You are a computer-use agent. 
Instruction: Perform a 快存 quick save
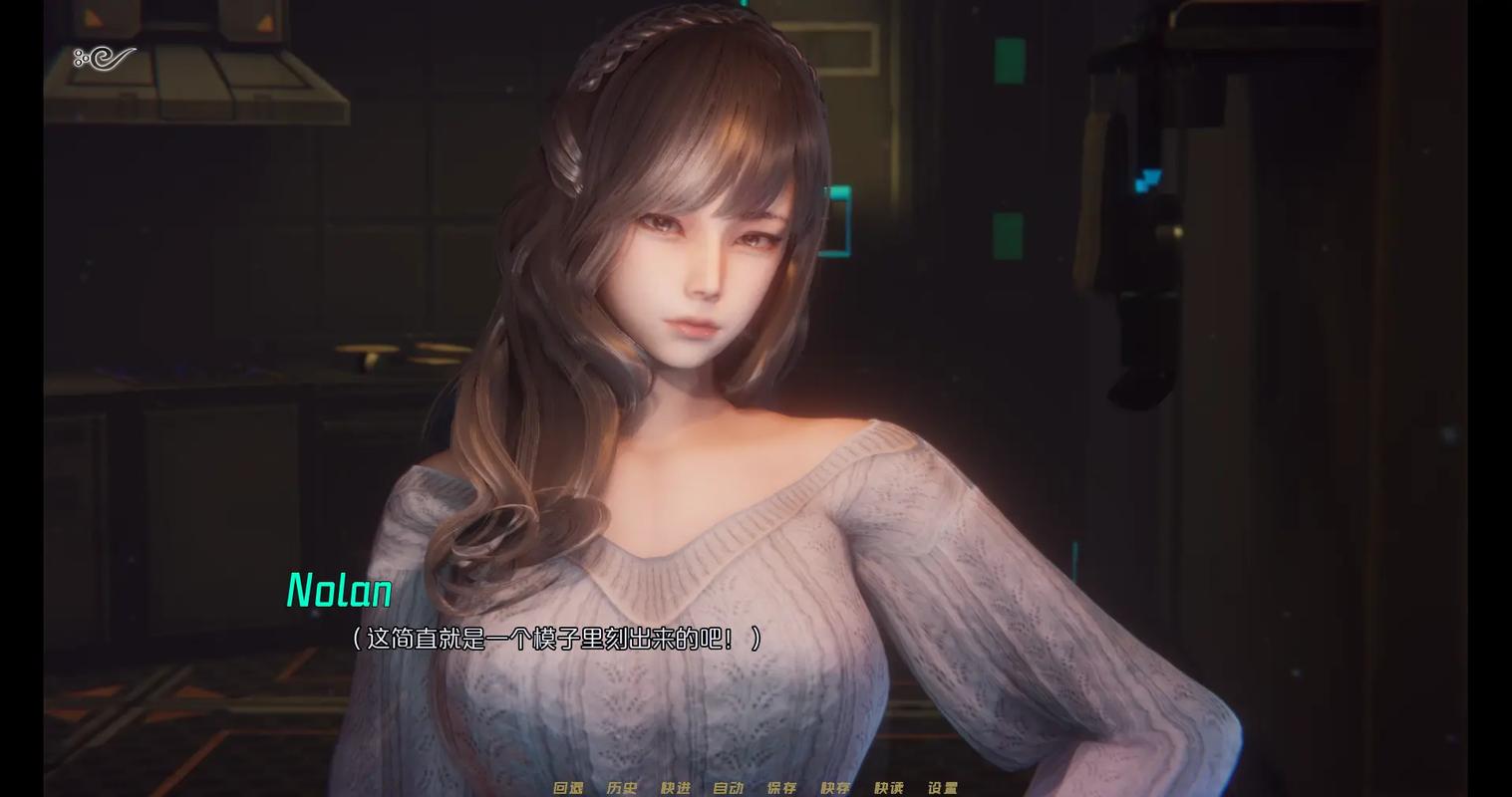(836, 787)
